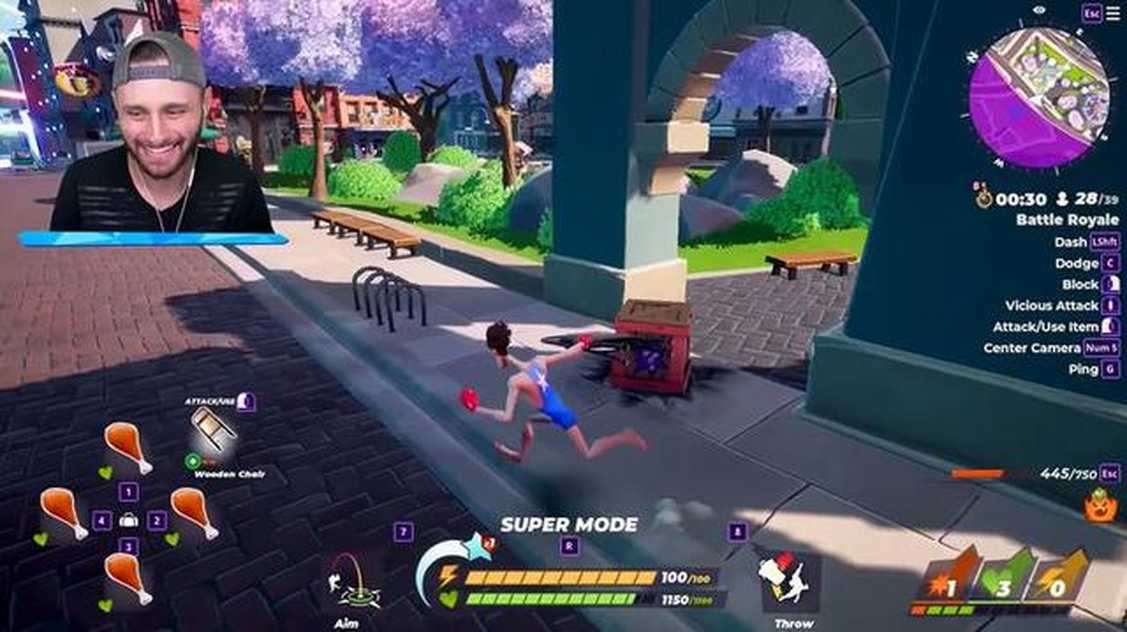Open the hamburger menu beside the Esc label

pyautogui.click(x=1112, y=13)
